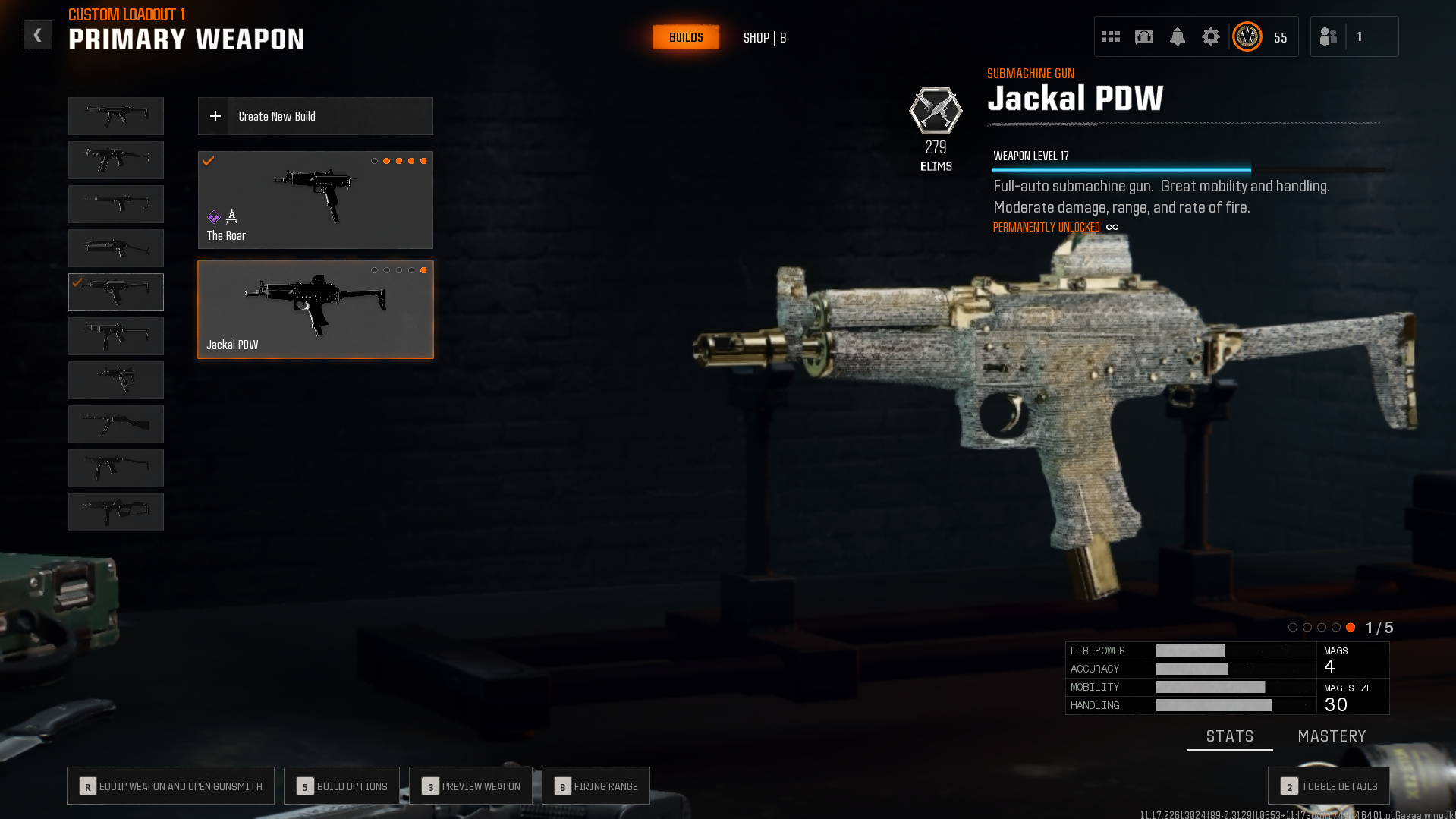Open notifications bell
Screen dimensions: 1456x819
pos(1178,36)
